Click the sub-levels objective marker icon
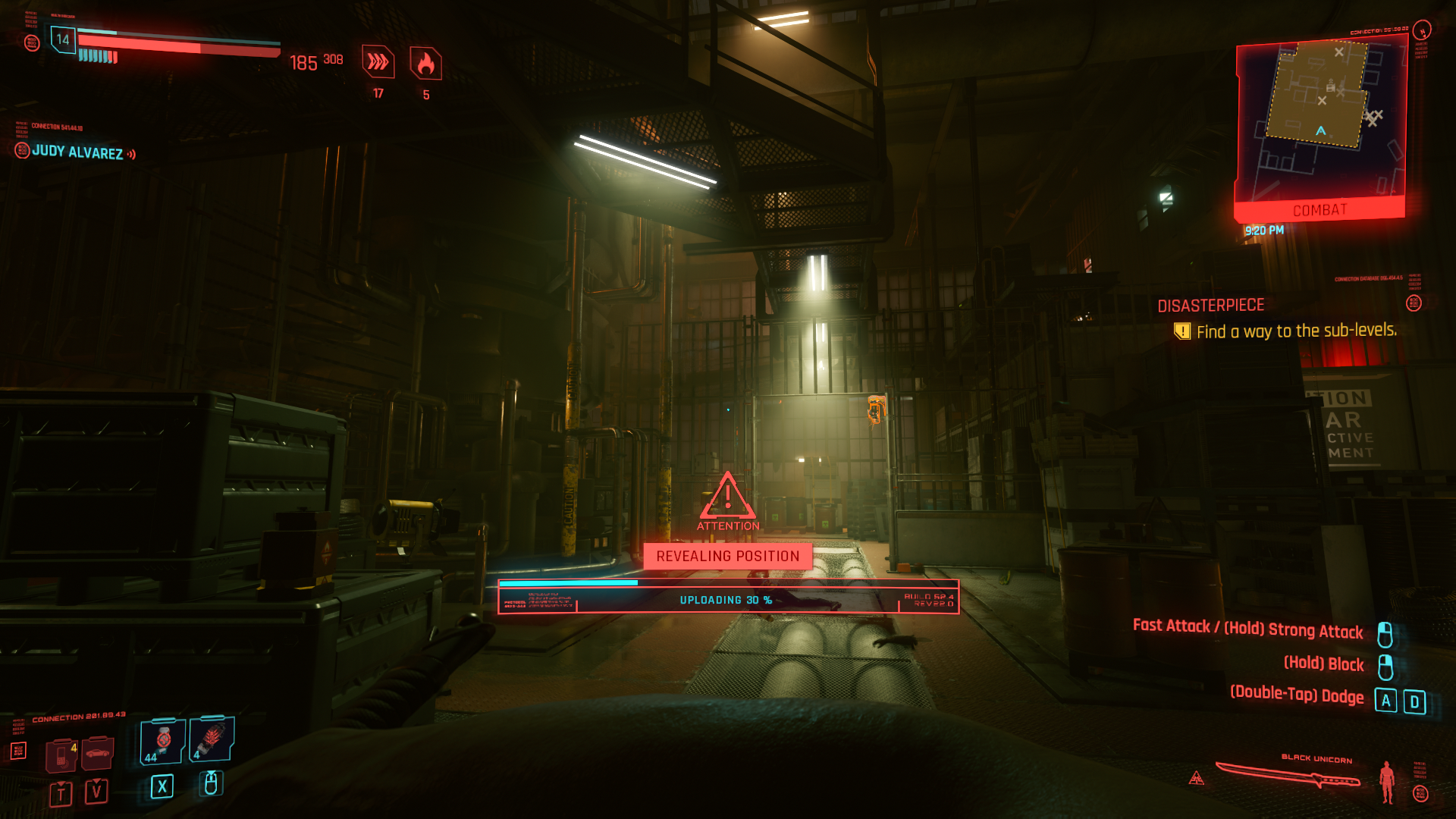 click(1181, 331)
